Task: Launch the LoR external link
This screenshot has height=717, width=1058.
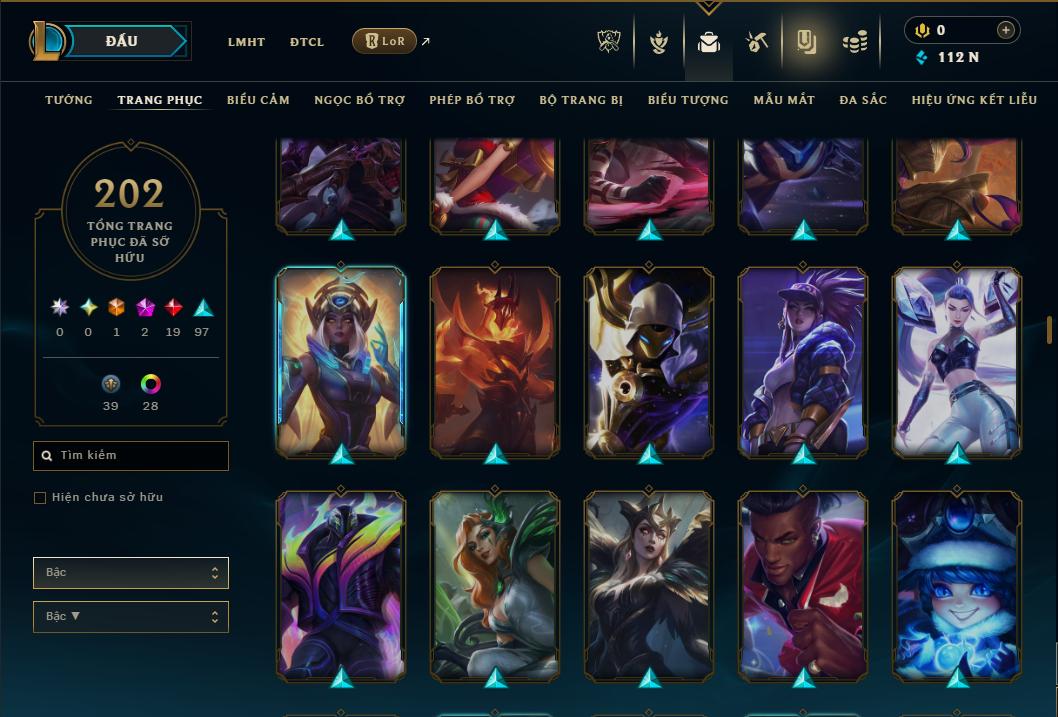Action: [x=385, y=41]
